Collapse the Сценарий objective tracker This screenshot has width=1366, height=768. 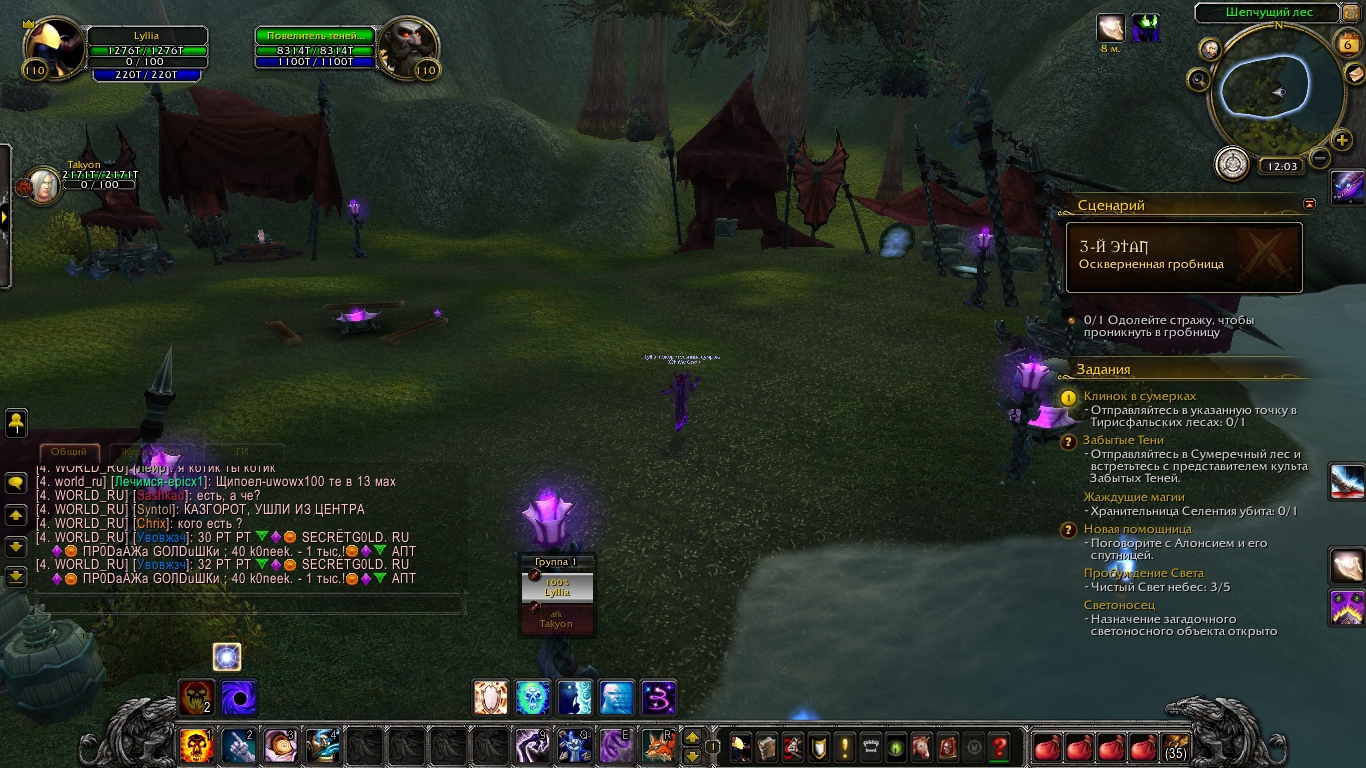pos(1310,204)
